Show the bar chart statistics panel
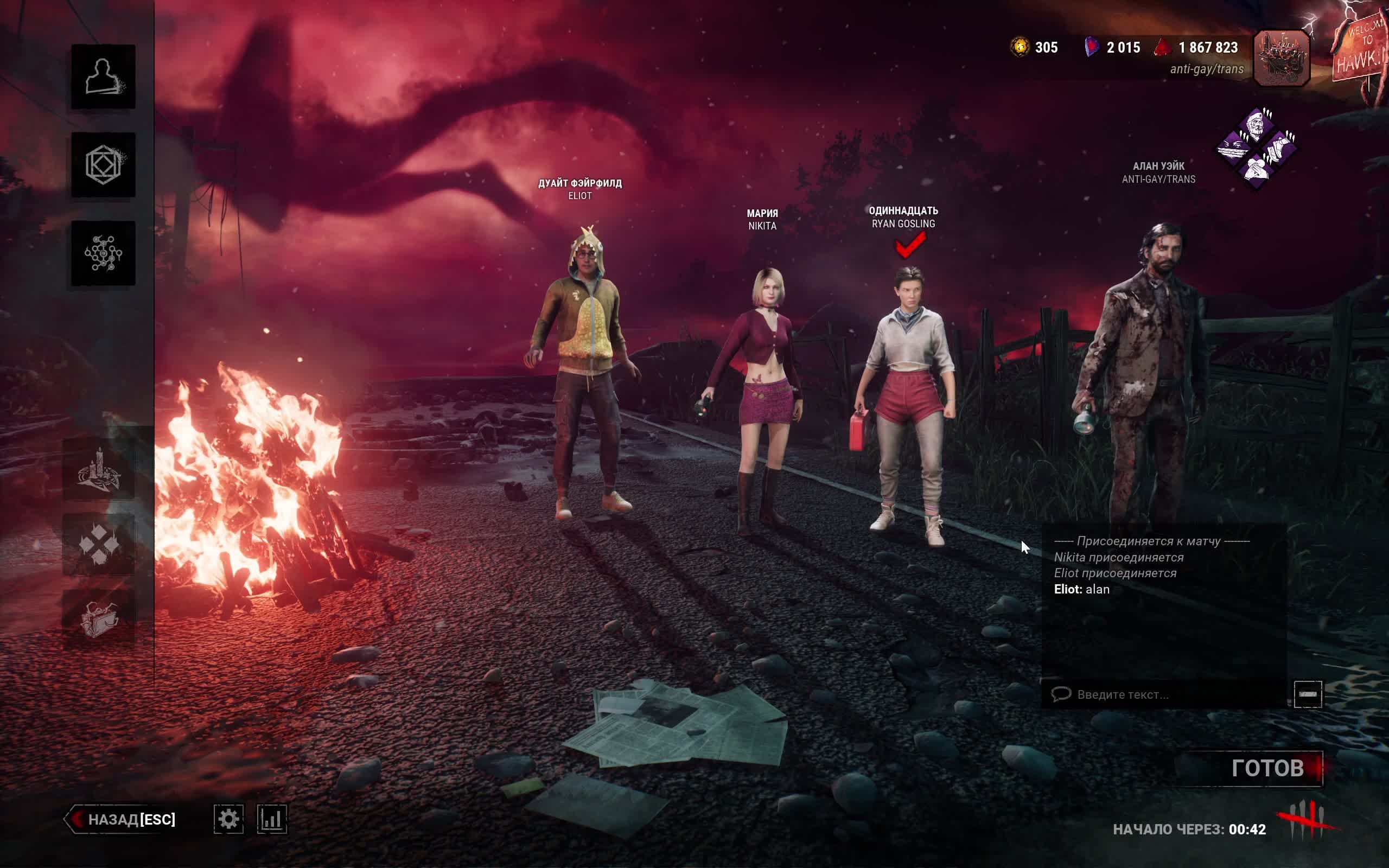The width and height of the screenshot is (1389, 868). 271,819
